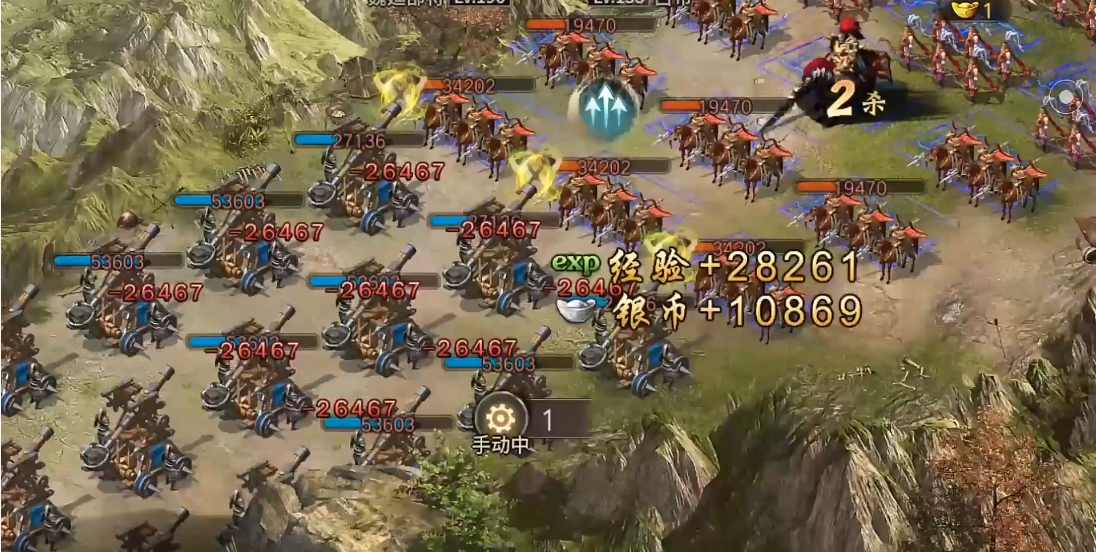Toggle the 手动中 manual mode gear button
The height and width of the screenshot is (552, 1096).
point(500,420)
